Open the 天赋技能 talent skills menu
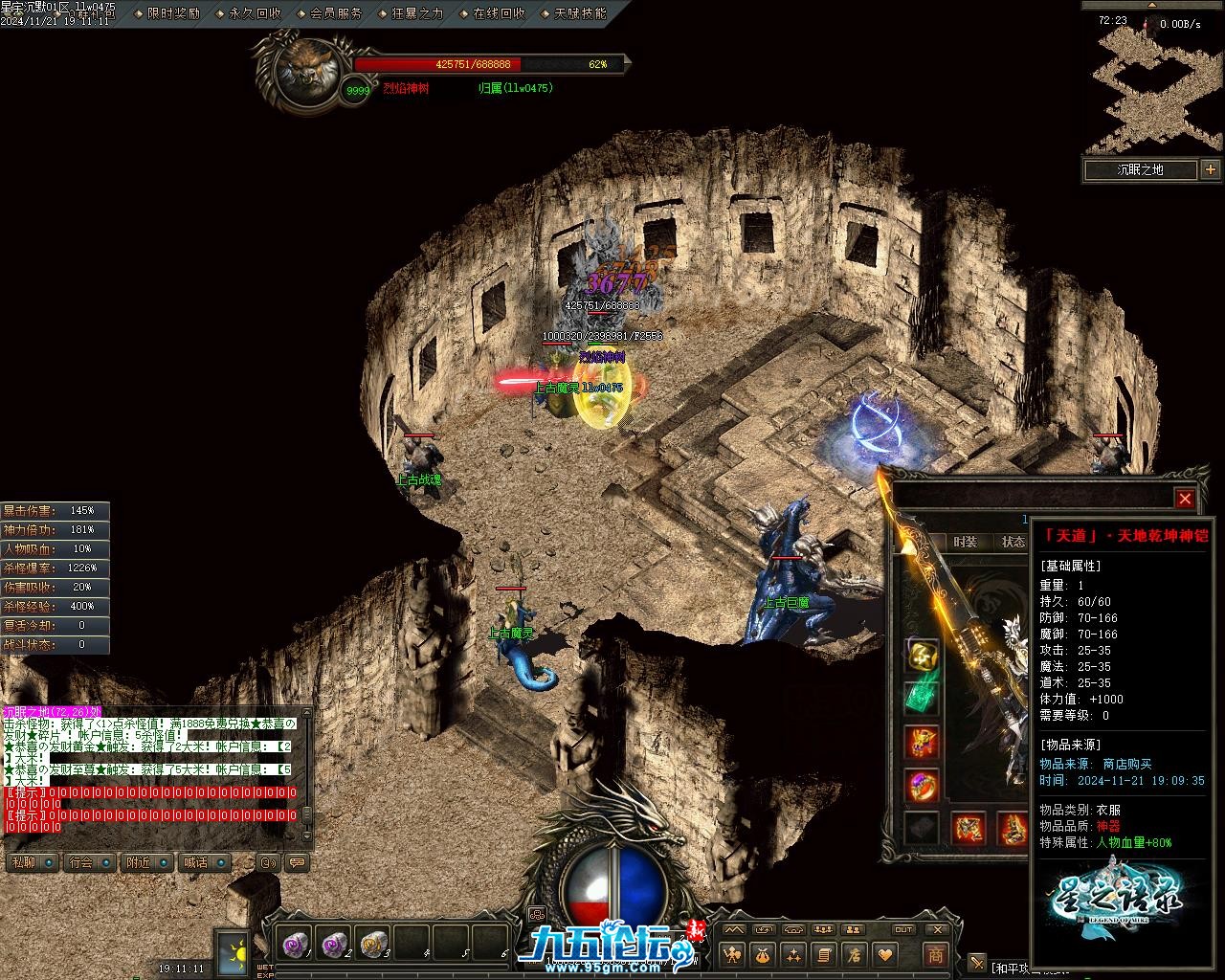This screenshot has width=1225, height=980. click(x=580, y=13)
